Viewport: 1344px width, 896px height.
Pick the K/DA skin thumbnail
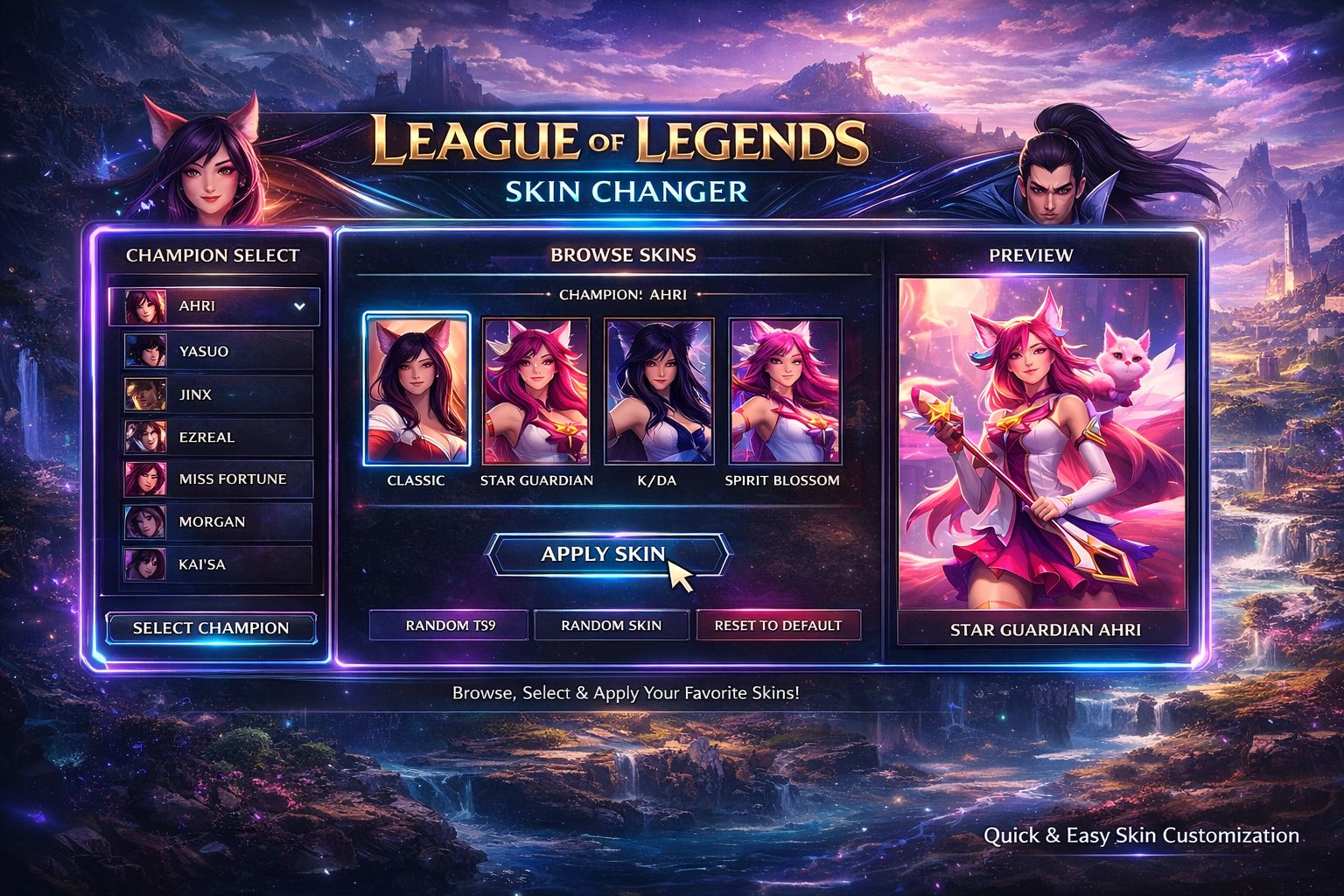(658, 391)
